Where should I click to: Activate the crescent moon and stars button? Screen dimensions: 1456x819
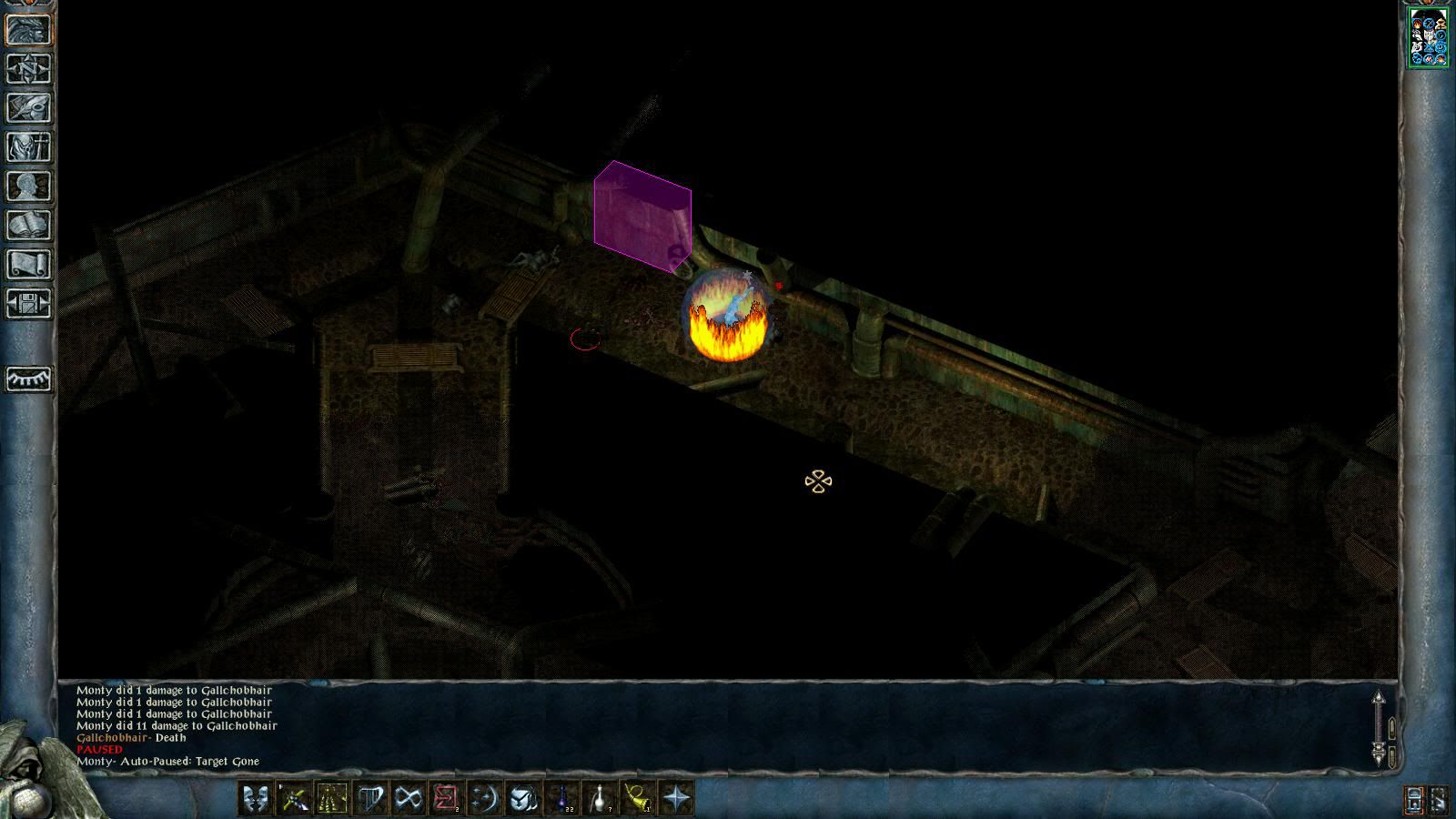484,799
